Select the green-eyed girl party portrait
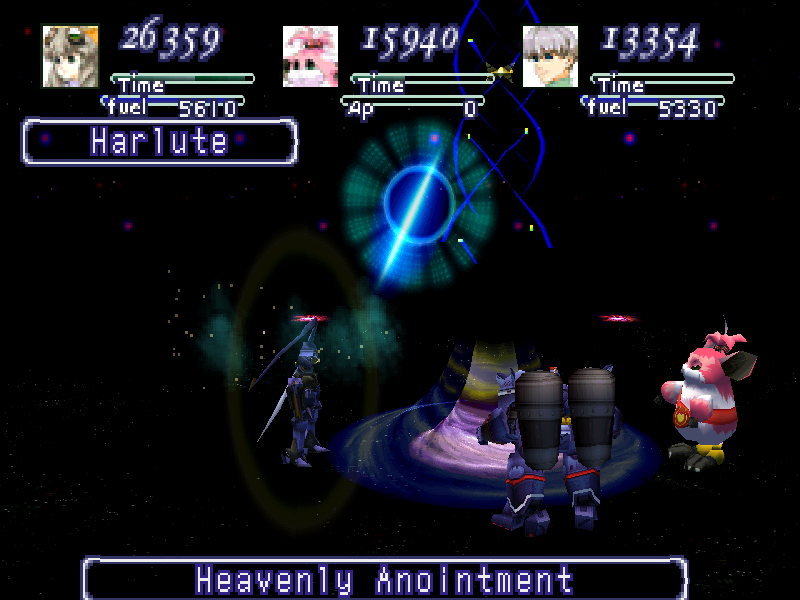The height and width of the screenshot is (600, 800). tap(70, 56)
